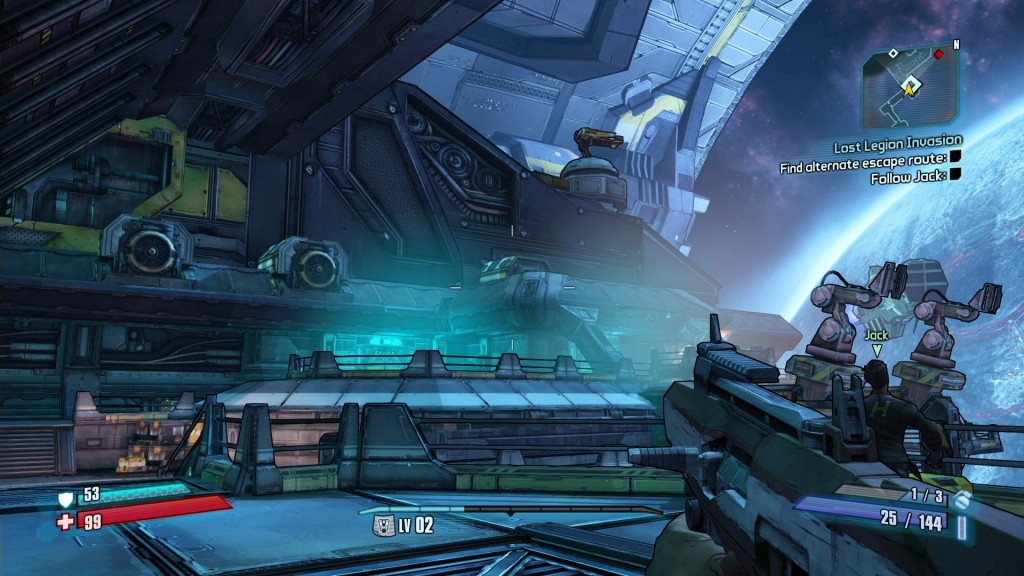Select the Jack waypoint name marker
The width and height of the screenshot is (1024, 576).
877,335
